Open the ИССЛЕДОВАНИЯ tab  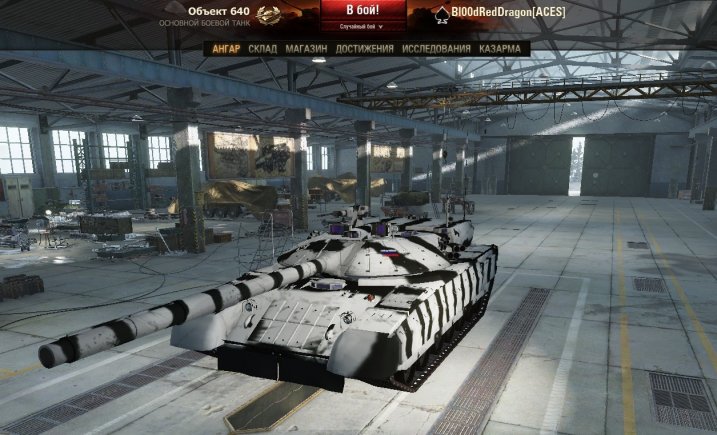436,48
